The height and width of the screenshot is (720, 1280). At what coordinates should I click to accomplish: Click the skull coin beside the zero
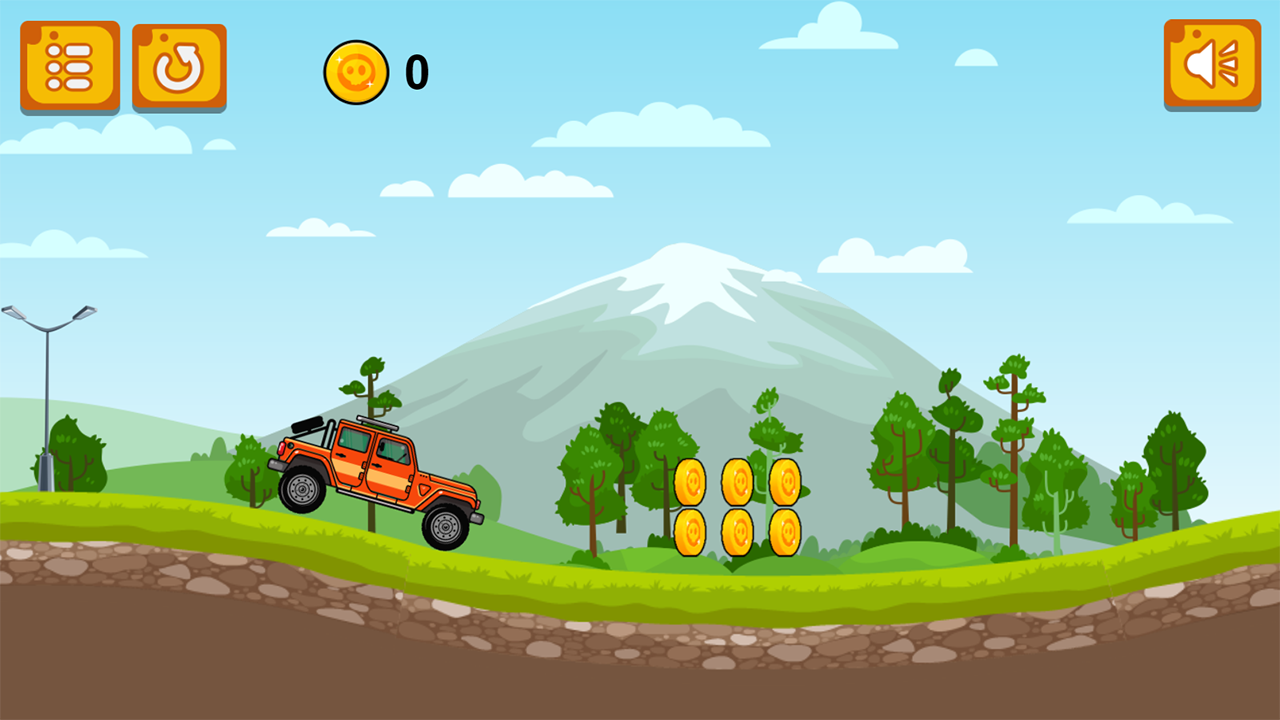pos(358,70)
